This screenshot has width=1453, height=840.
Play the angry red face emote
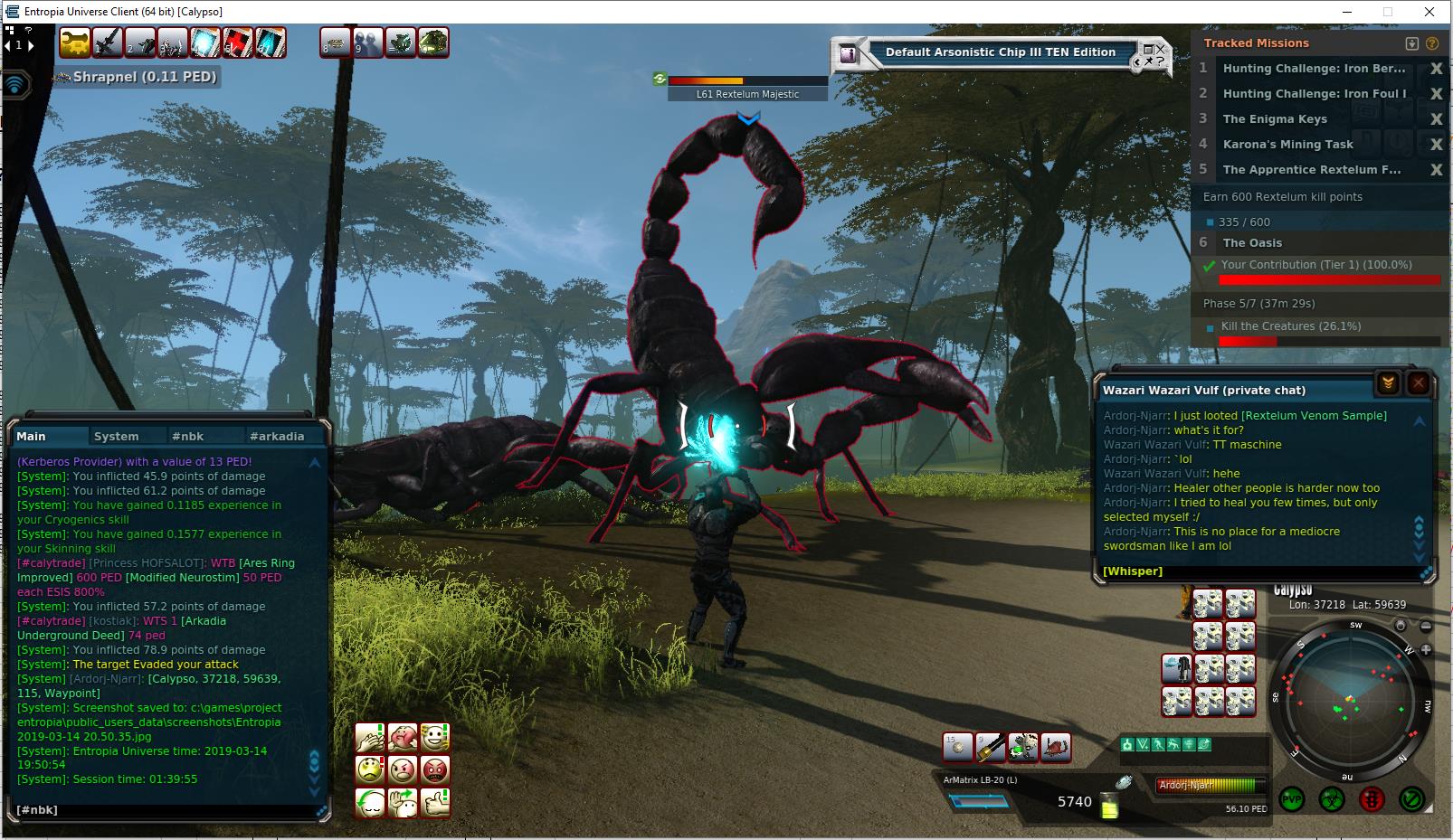435,770
